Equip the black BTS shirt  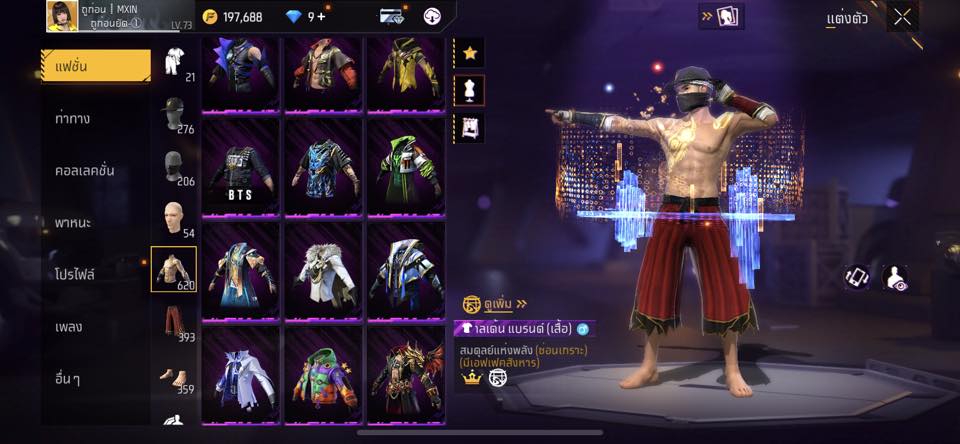coord(242,165)
